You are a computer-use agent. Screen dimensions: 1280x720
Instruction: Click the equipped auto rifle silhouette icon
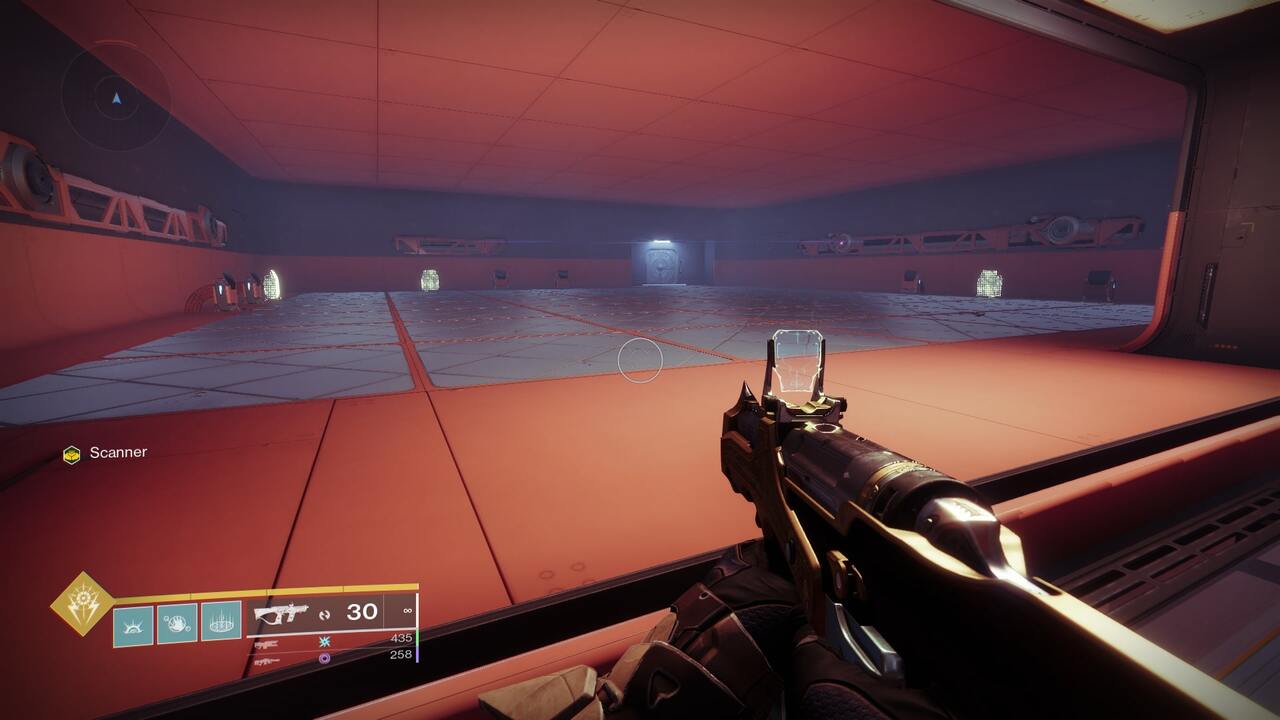tap(282, 612)
